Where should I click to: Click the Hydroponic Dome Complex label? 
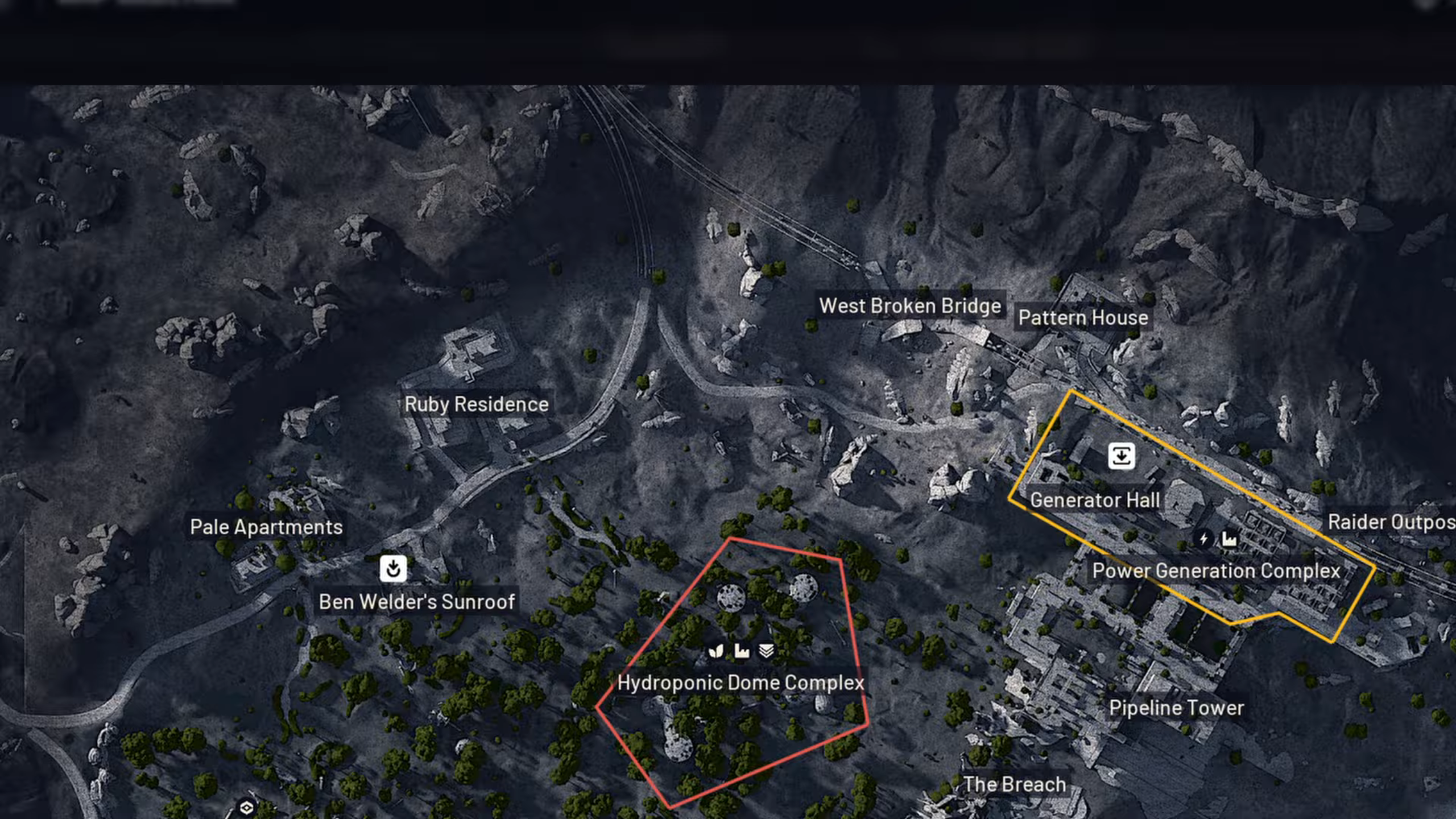coord(741,682)
